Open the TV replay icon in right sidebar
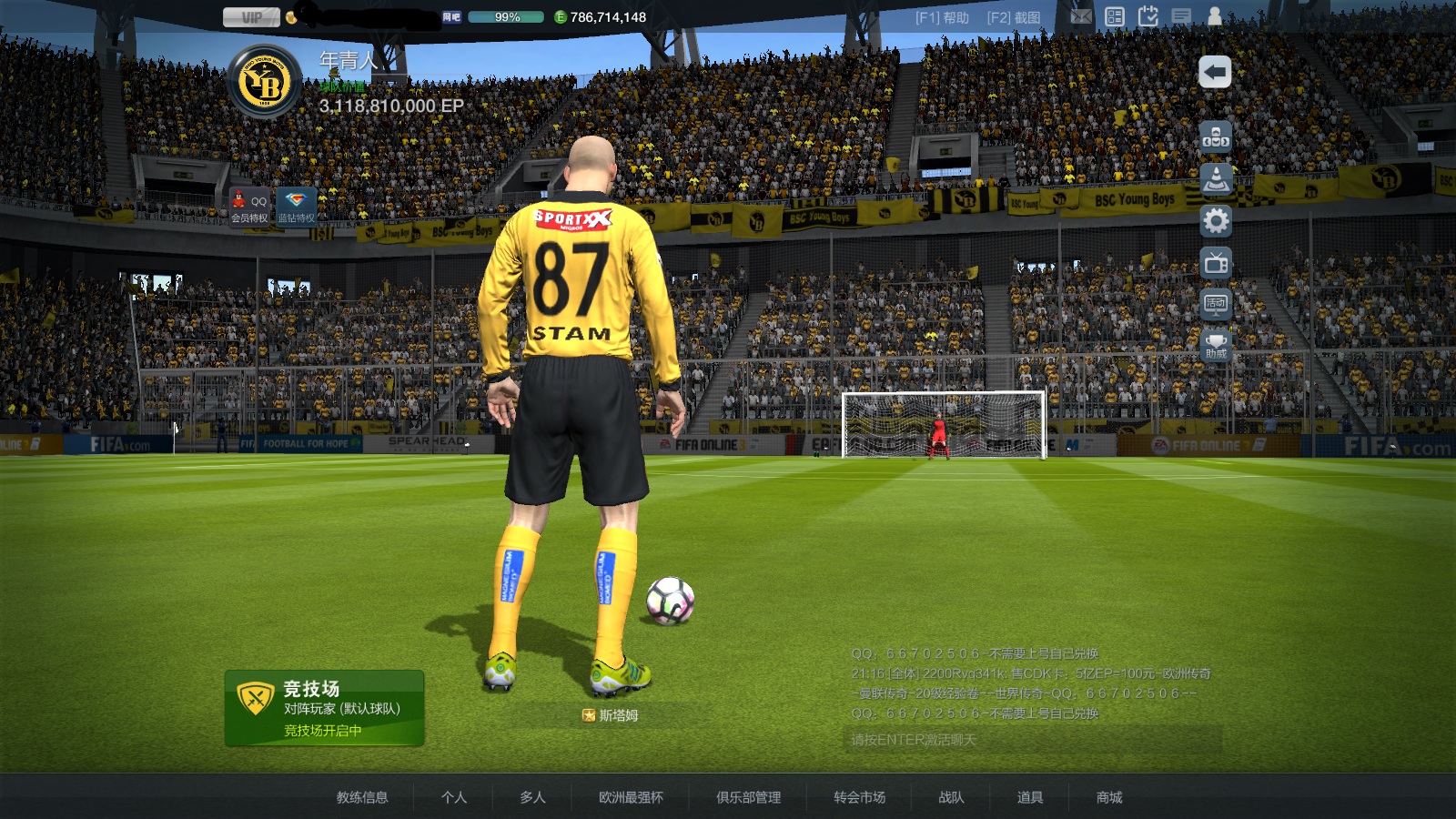 pyautogui.click(x=1216, y=262)
